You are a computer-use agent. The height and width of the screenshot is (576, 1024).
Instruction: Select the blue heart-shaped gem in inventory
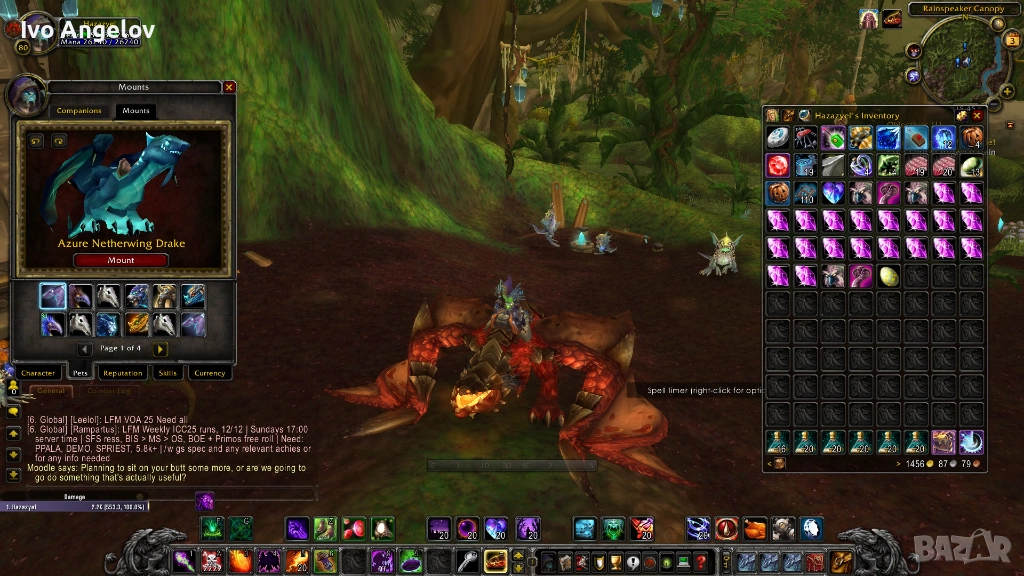[x=833, y=193]
